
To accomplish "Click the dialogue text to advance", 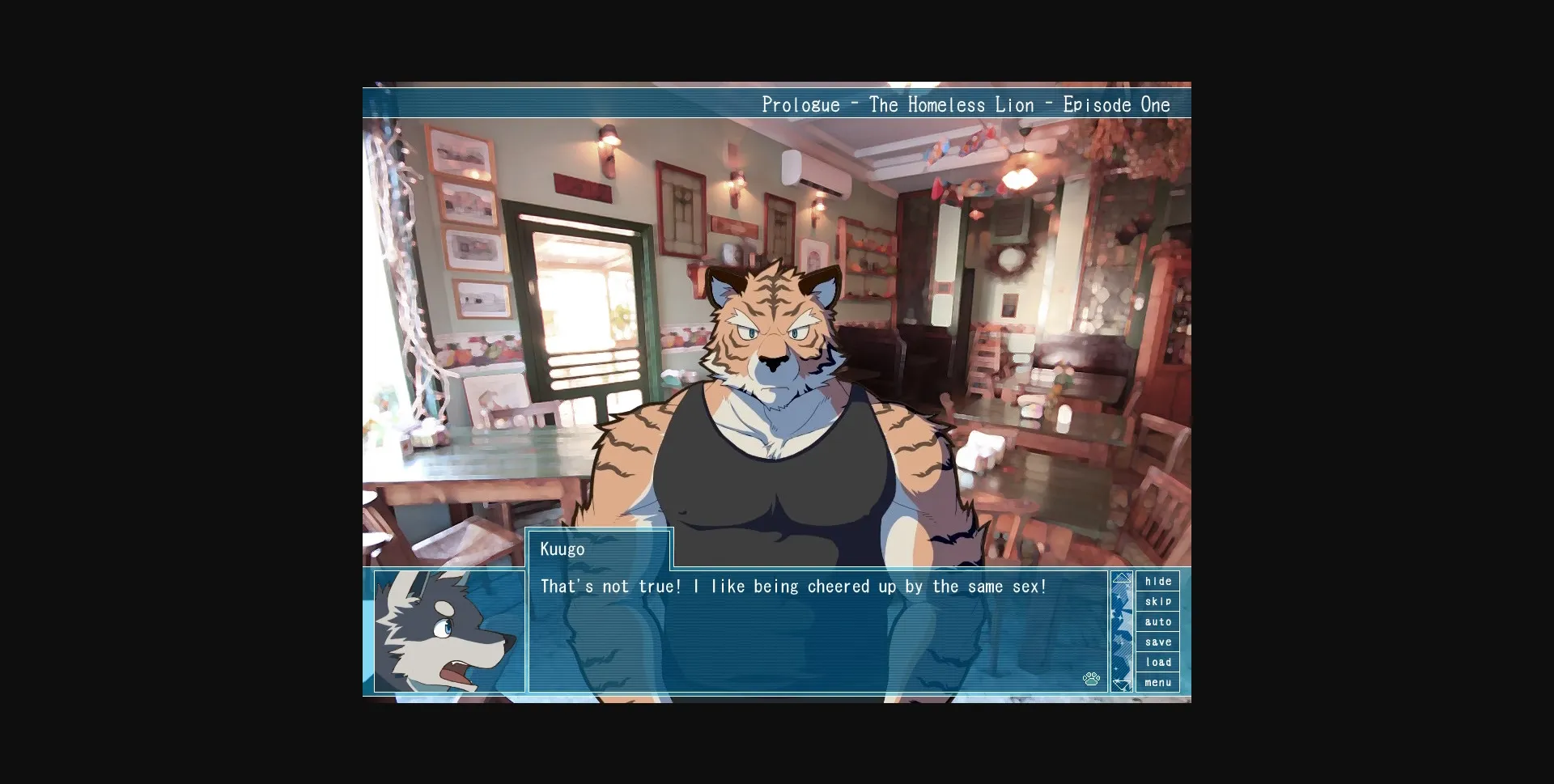I will click(x=793, y=587).
